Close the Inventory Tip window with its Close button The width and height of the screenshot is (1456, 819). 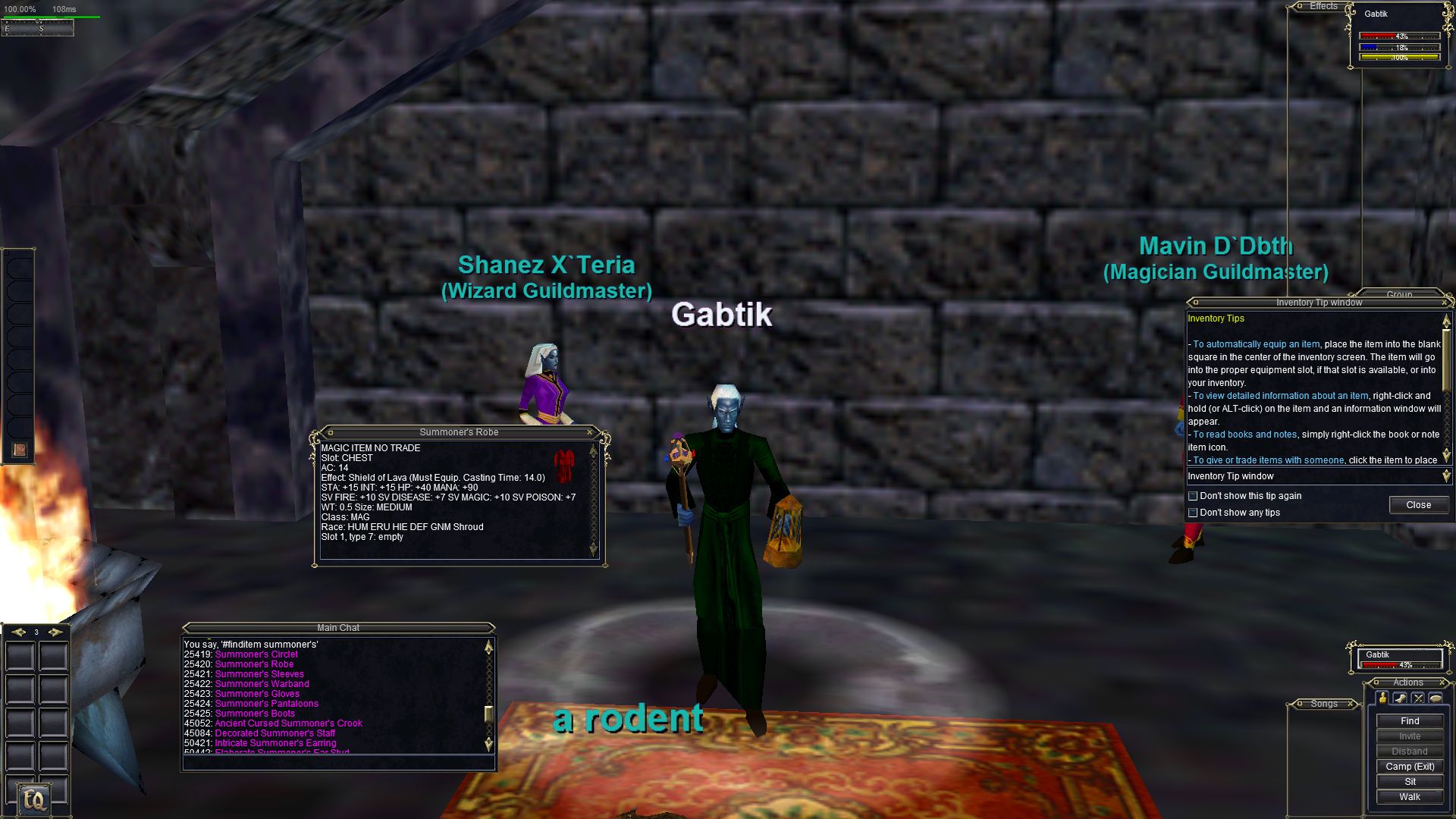[1418, 505]
